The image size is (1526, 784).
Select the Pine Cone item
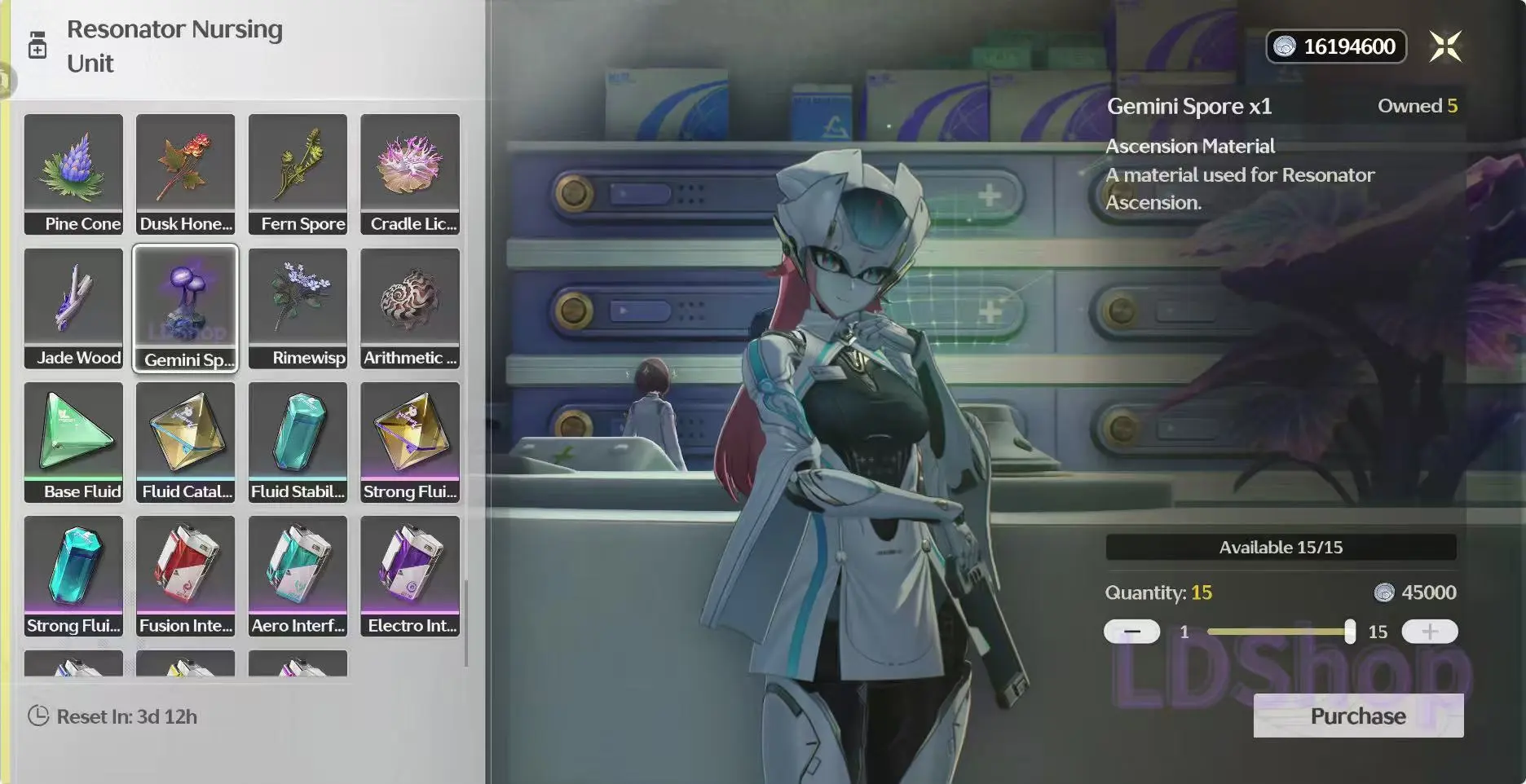73,173
